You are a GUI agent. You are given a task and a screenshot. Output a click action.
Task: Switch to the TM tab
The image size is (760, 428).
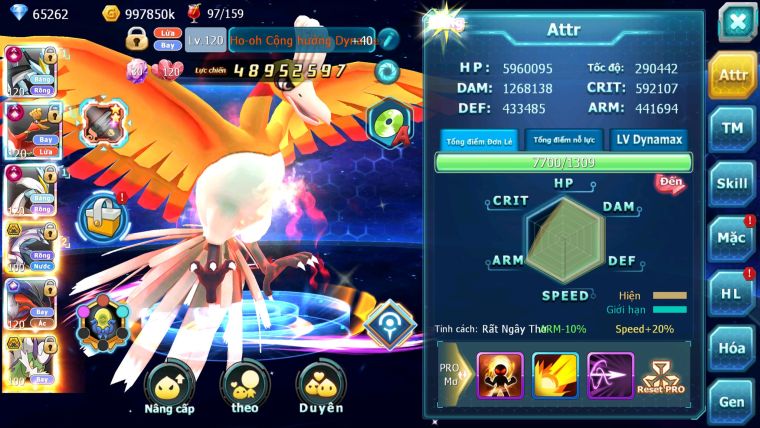733,128
